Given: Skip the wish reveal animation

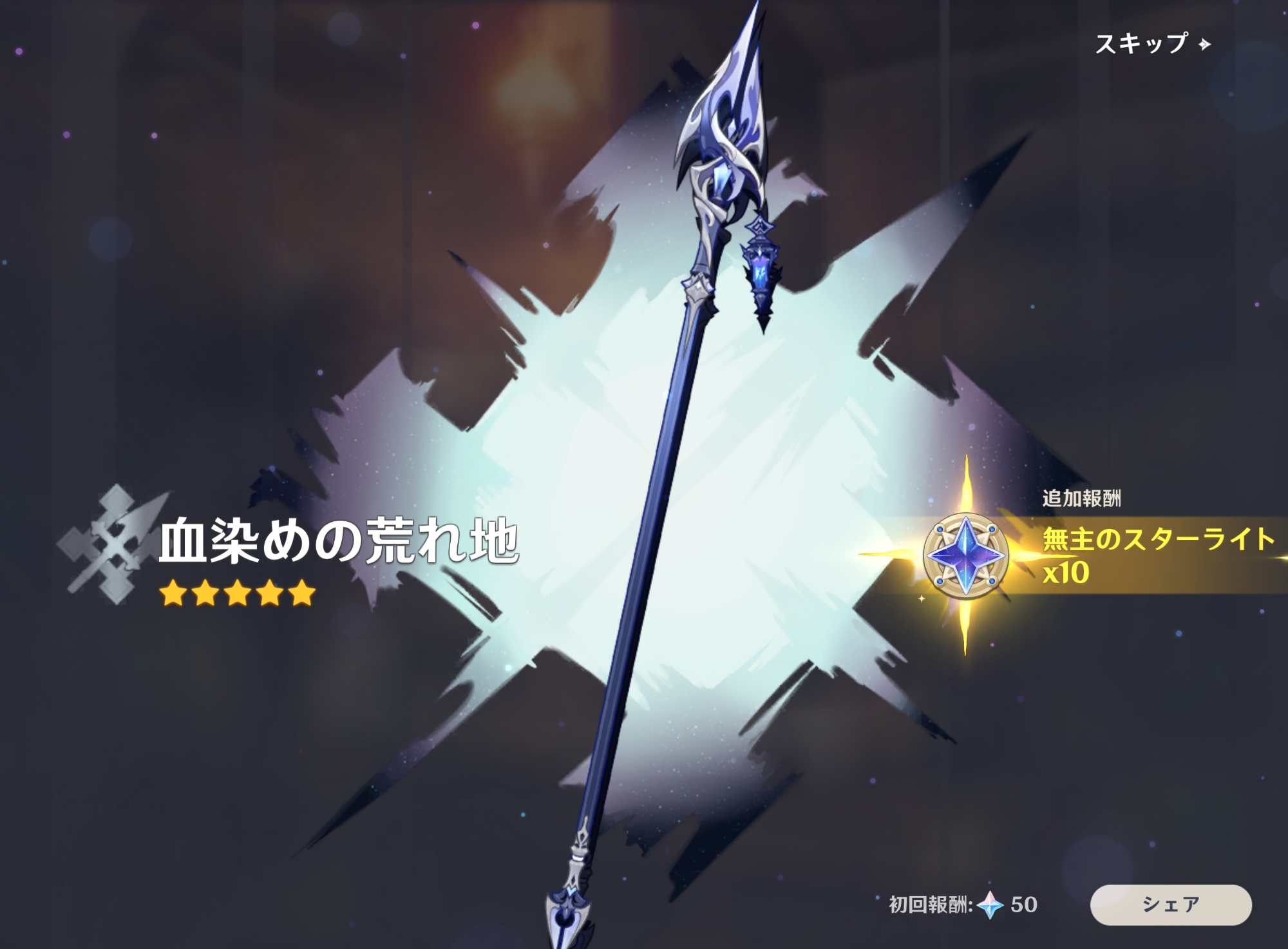Looking at the screenshot, I should pyautogui.click(x=1151, y=44).
